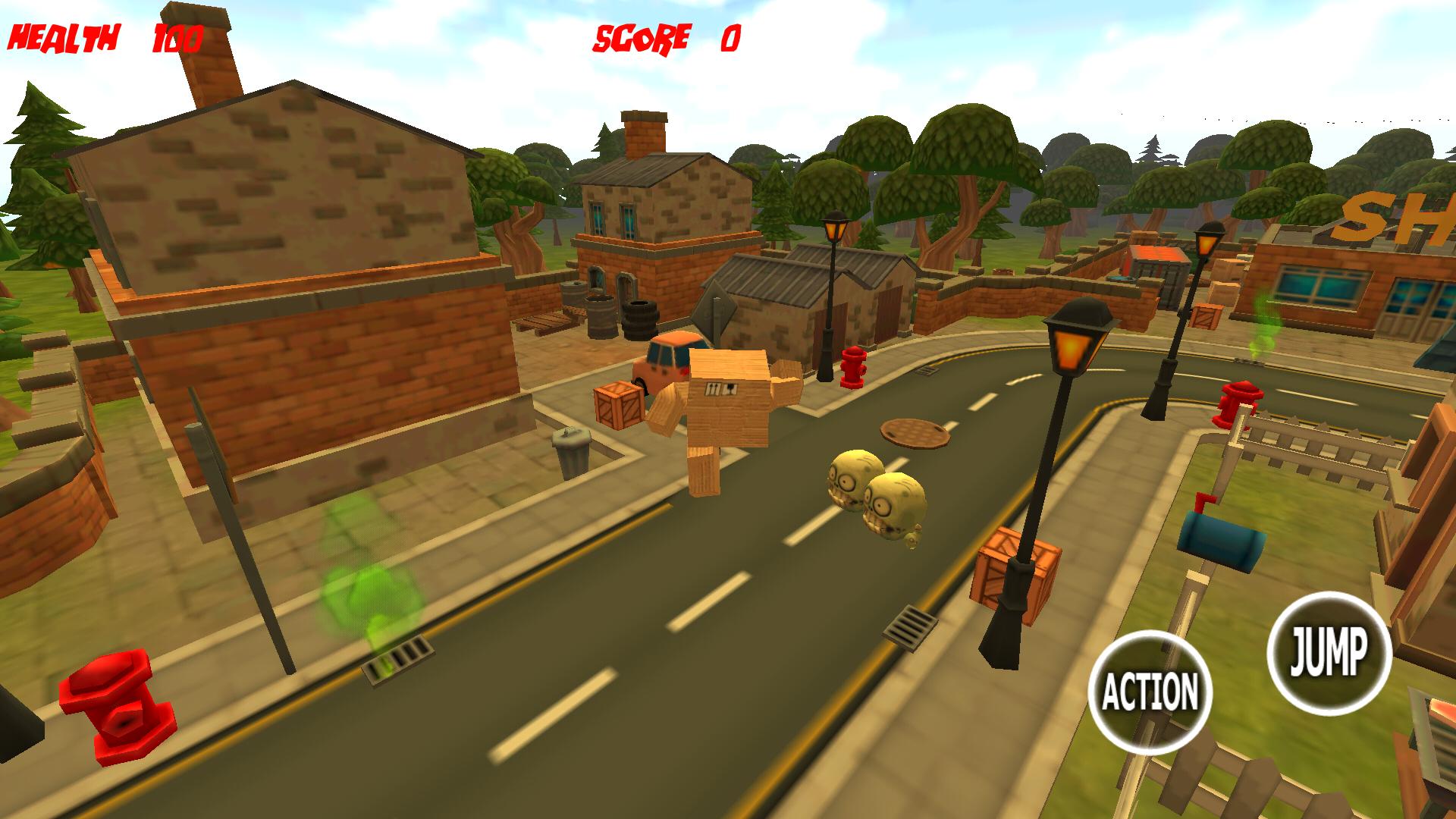Click the SCORE 0 counter

667,38
